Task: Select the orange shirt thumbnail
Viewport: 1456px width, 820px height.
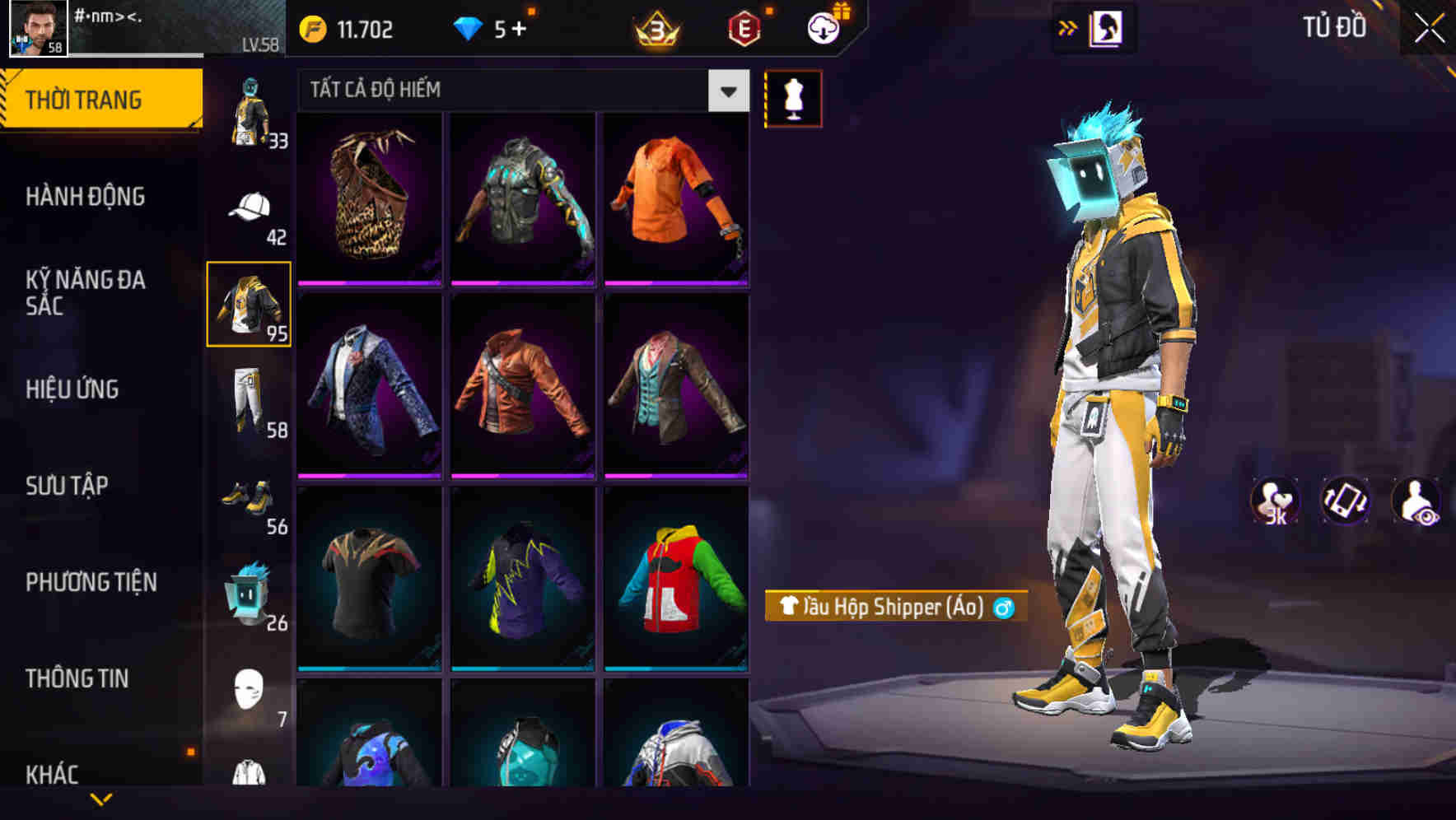Action: [x=677, y=198]
